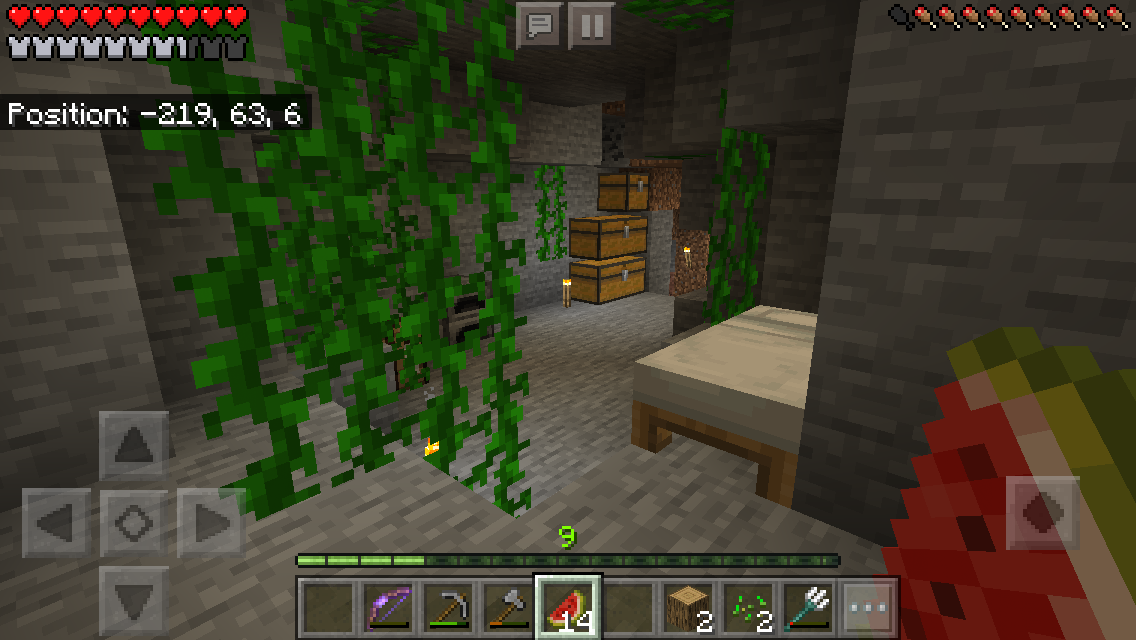Choose the axe hotbar slot
The image size is (1136, 640).
(507, 607)
